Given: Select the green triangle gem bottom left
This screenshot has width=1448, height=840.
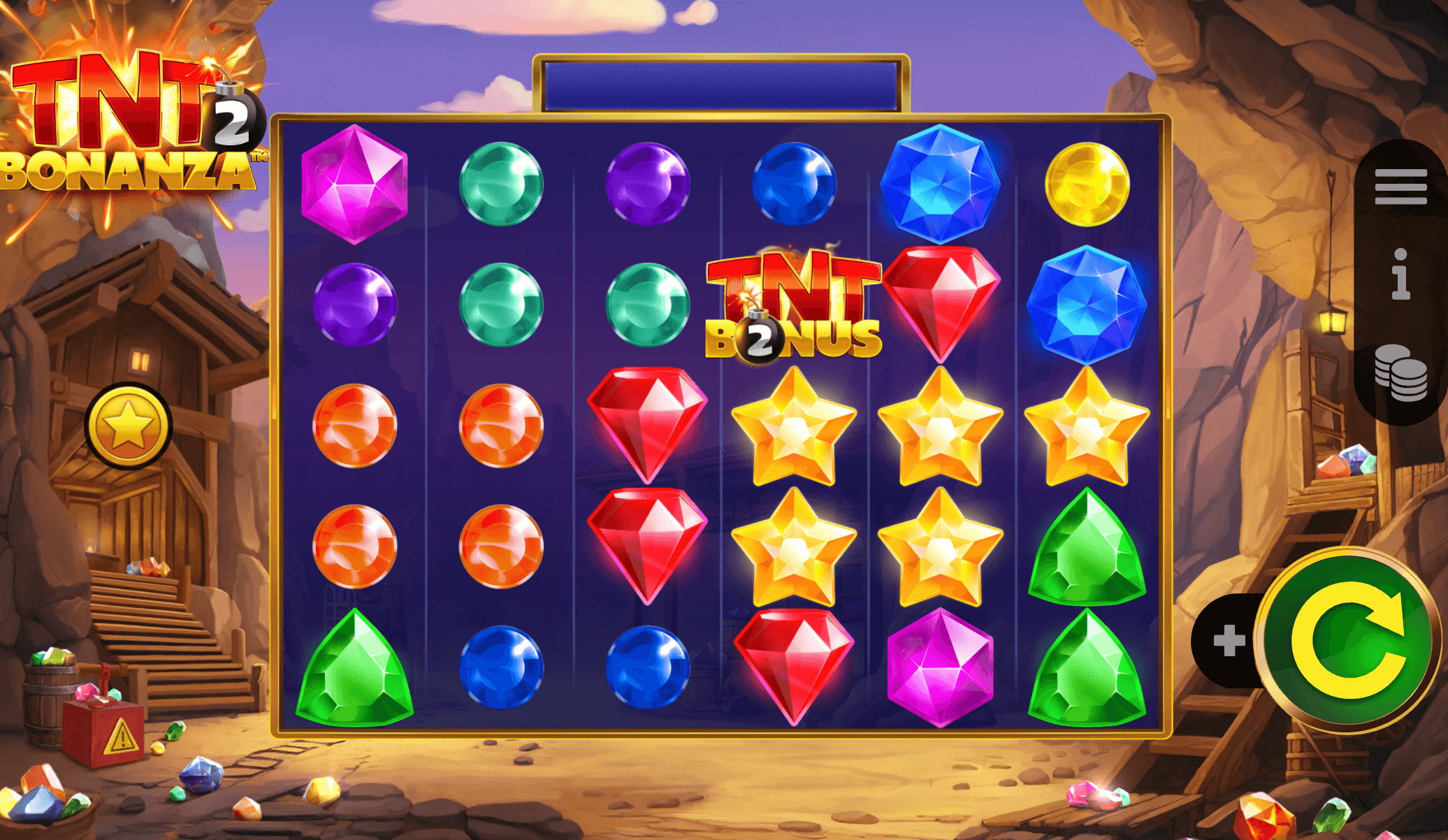Looking at the screenshot, I should (x=355, y=667).
